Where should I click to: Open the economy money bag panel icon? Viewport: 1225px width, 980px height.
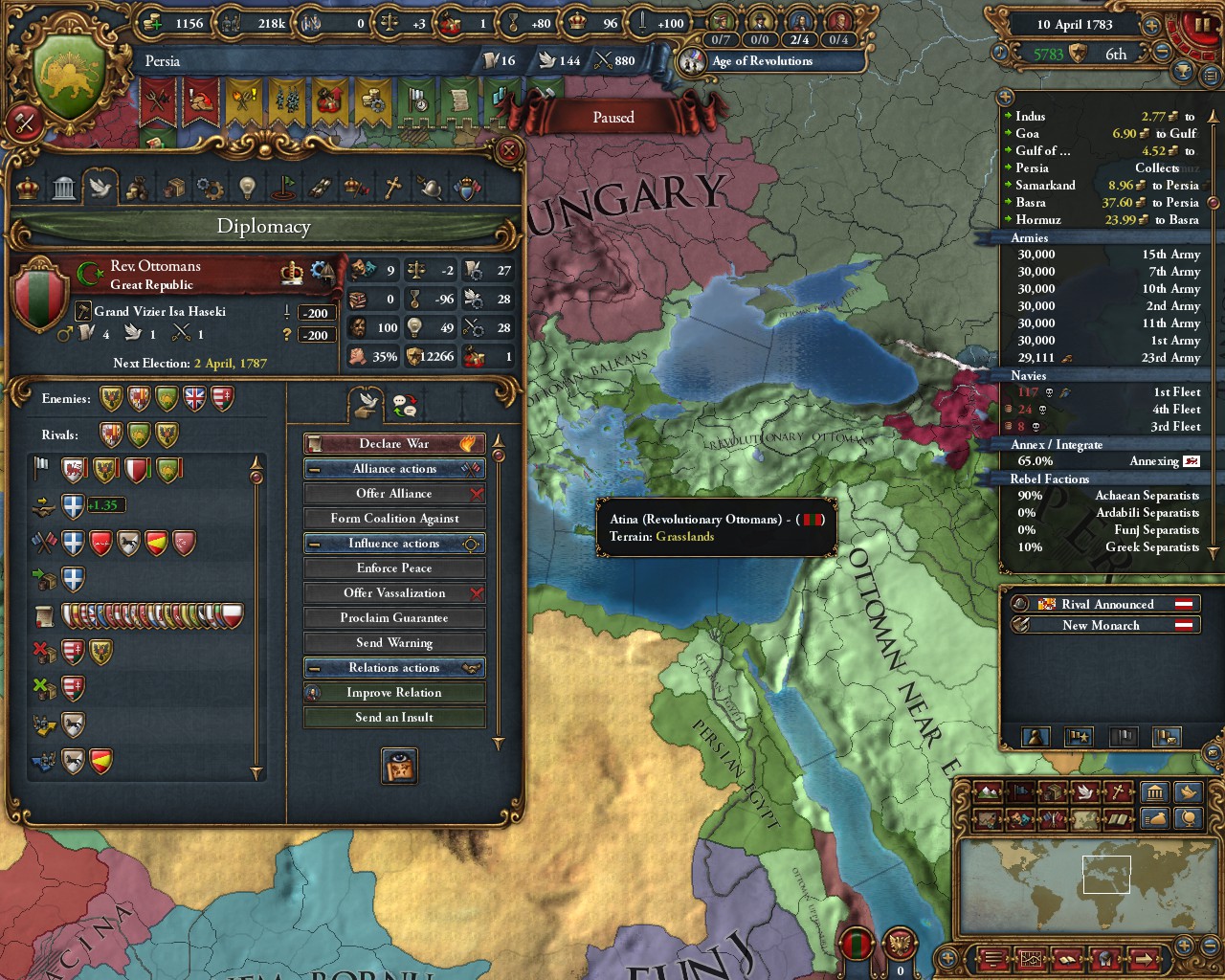pyautogui.click(x=1154, y=818)
